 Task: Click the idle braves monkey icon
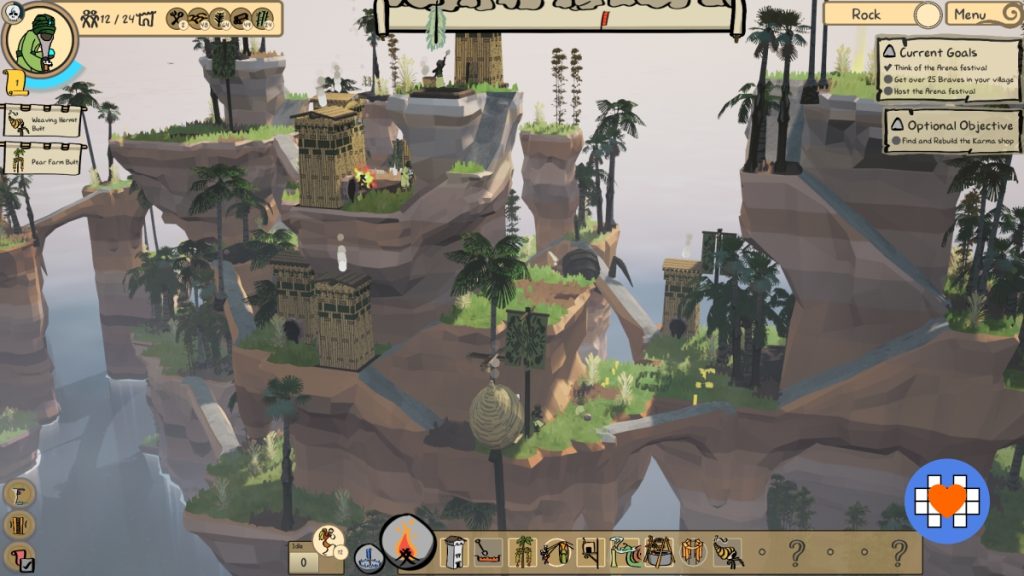pyautogui.click(x=328, y=541)
